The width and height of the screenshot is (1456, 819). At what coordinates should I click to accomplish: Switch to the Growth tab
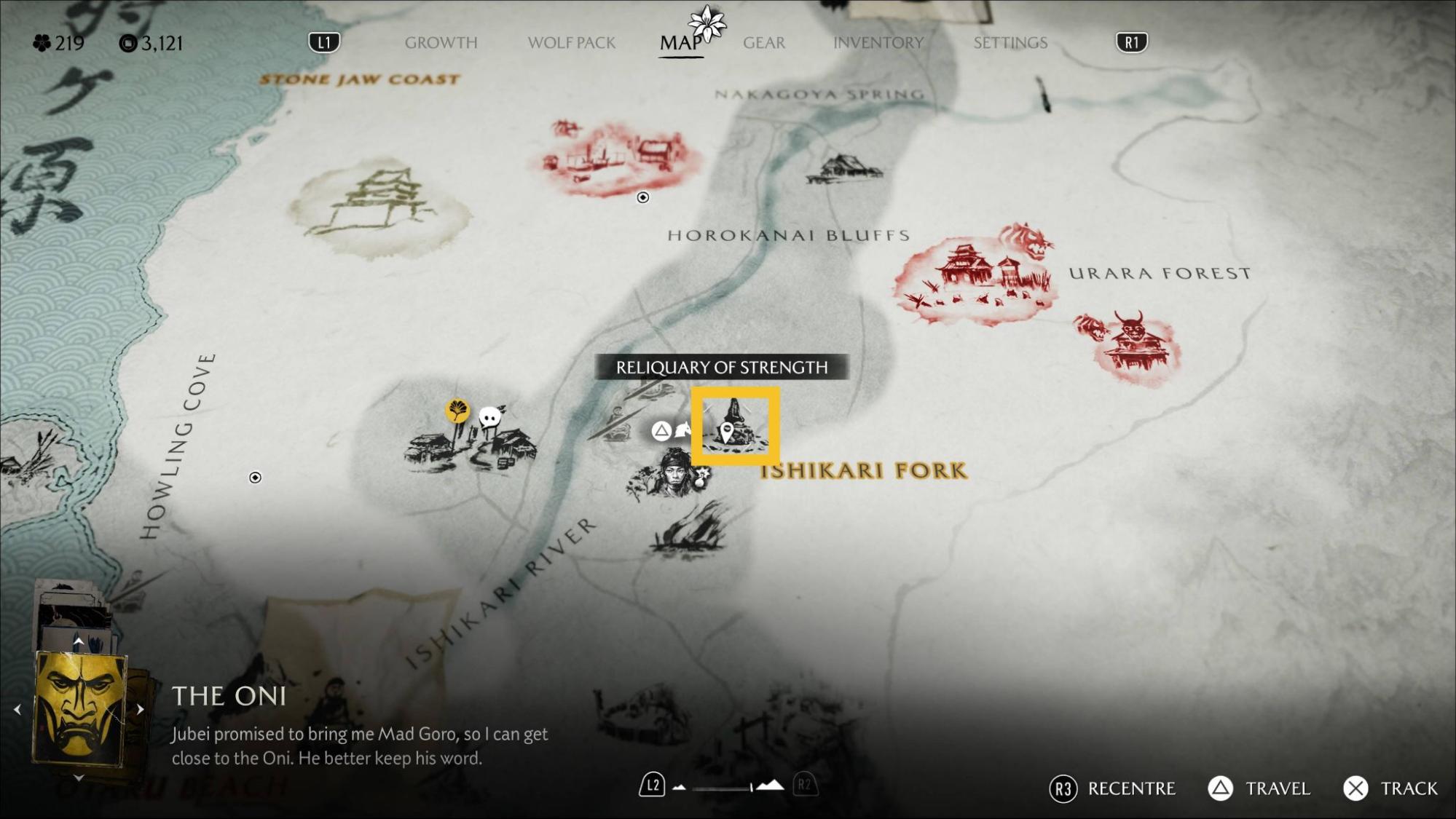[x=441, y=43]
